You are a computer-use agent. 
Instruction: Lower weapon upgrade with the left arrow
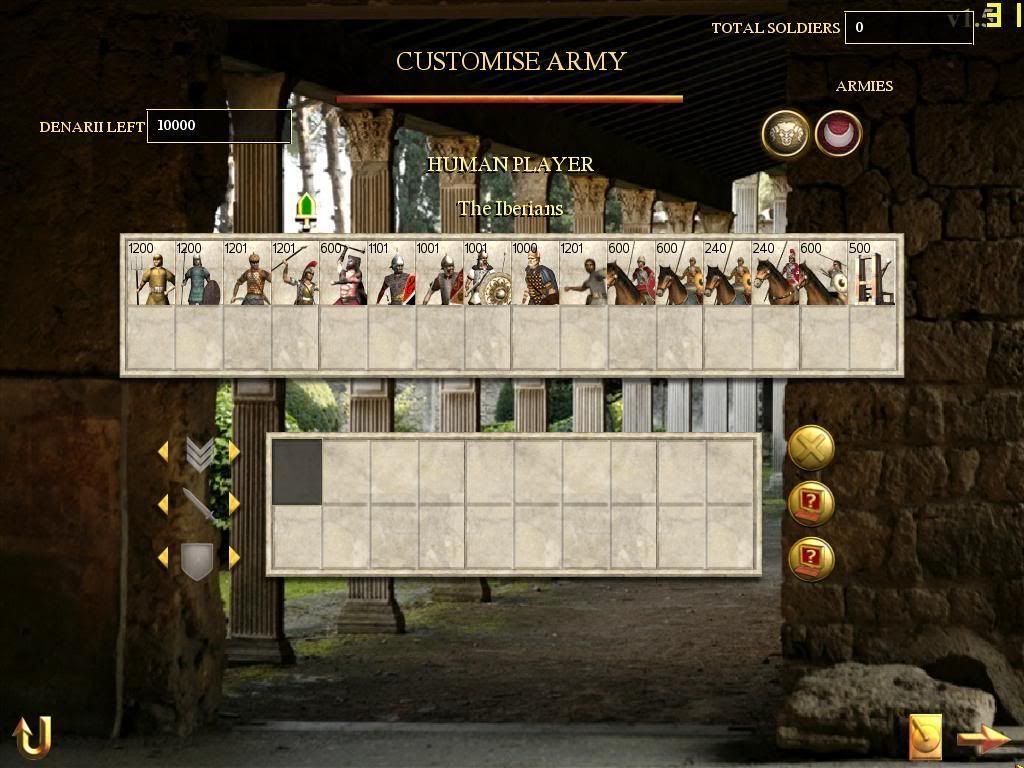tap(163, 504)
